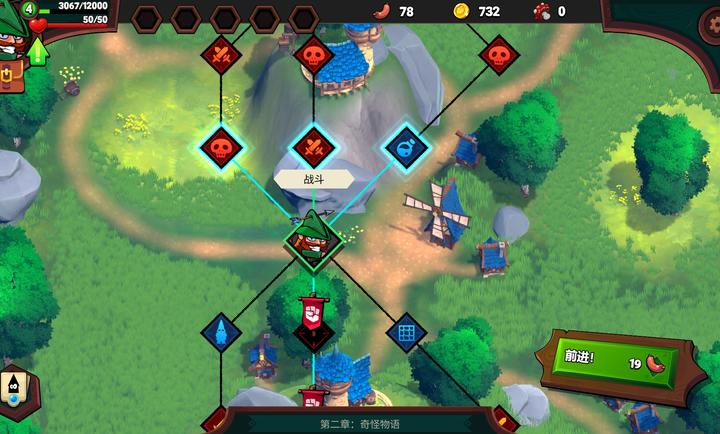Pick the glowing blue potion node
This screenshot has width=720, height=434.
click(x=406, y=147)
